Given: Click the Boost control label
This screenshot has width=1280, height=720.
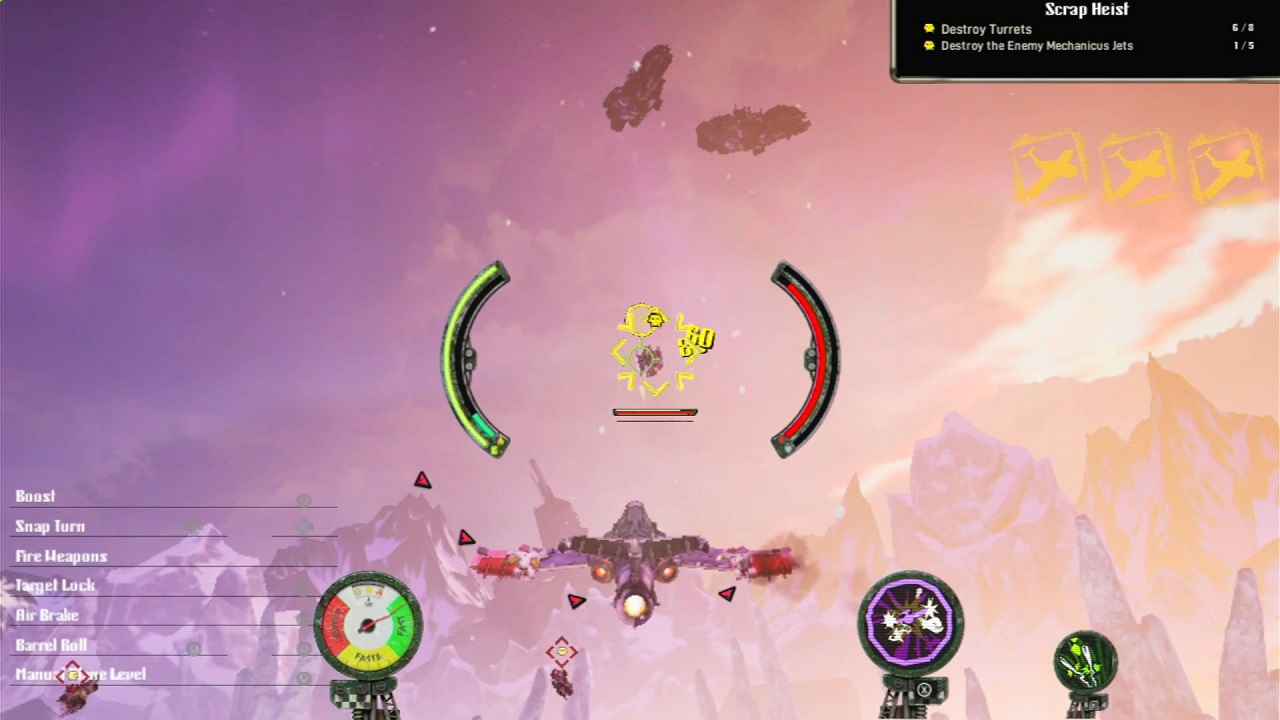Looking at the screenshot, I should [x=35, y=496].
